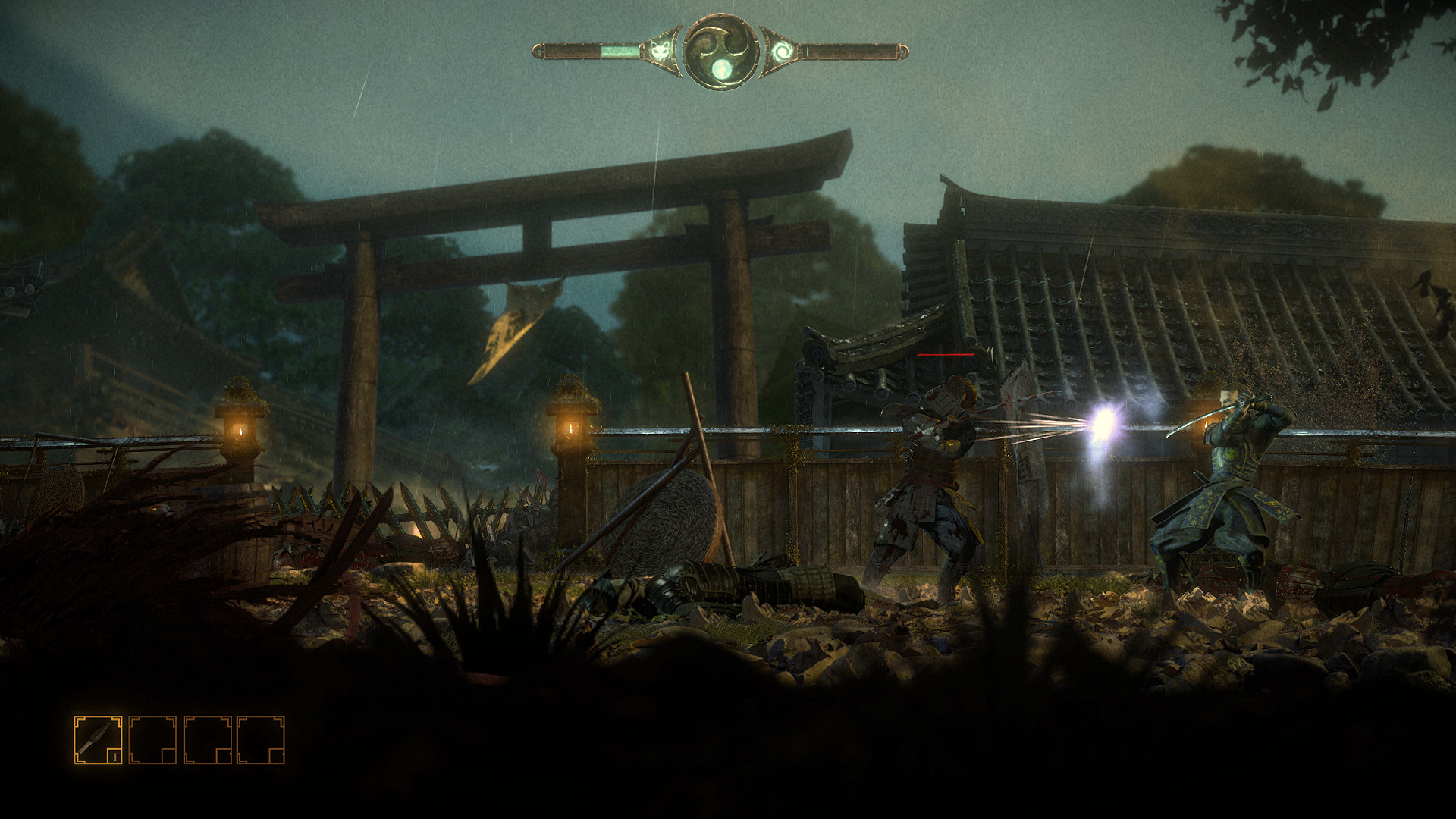Click the item quantity counter on the spear slot
This screenshot has width=1456, height=819.
click(x=115, y=756)
